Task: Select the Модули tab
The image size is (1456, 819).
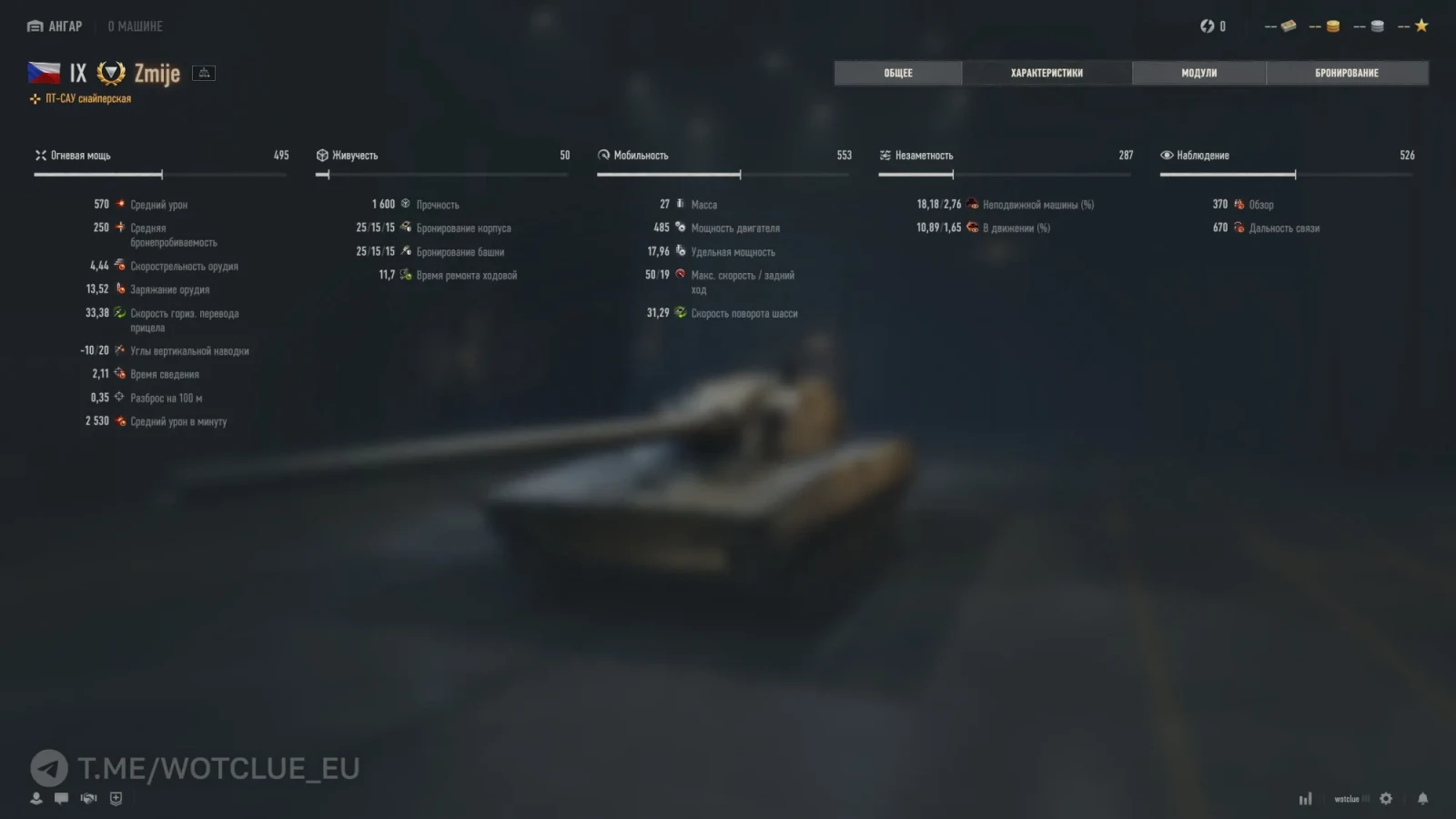Action: (1198, 73)
